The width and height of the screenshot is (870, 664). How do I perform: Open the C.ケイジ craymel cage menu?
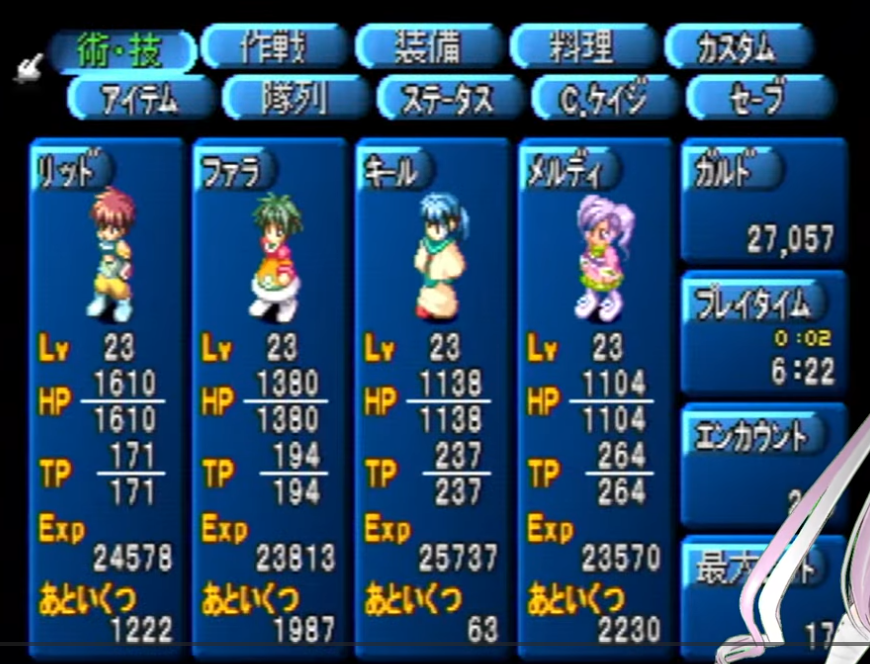click(x=604, y=98)
